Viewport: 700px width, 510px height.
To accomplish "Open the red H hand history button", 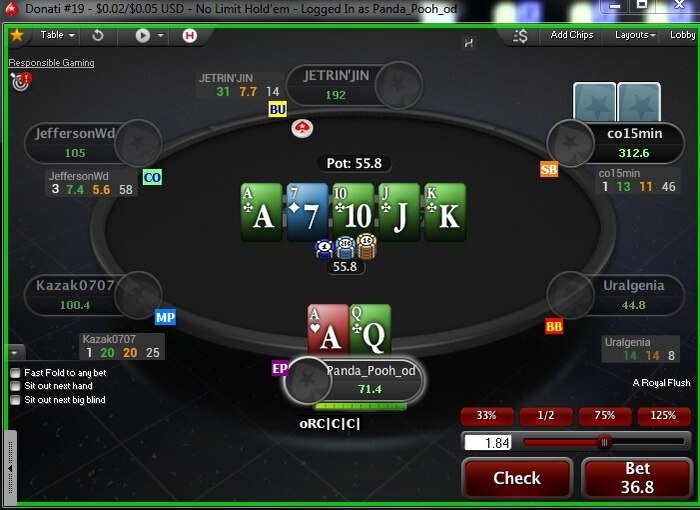I will [190, 35].
